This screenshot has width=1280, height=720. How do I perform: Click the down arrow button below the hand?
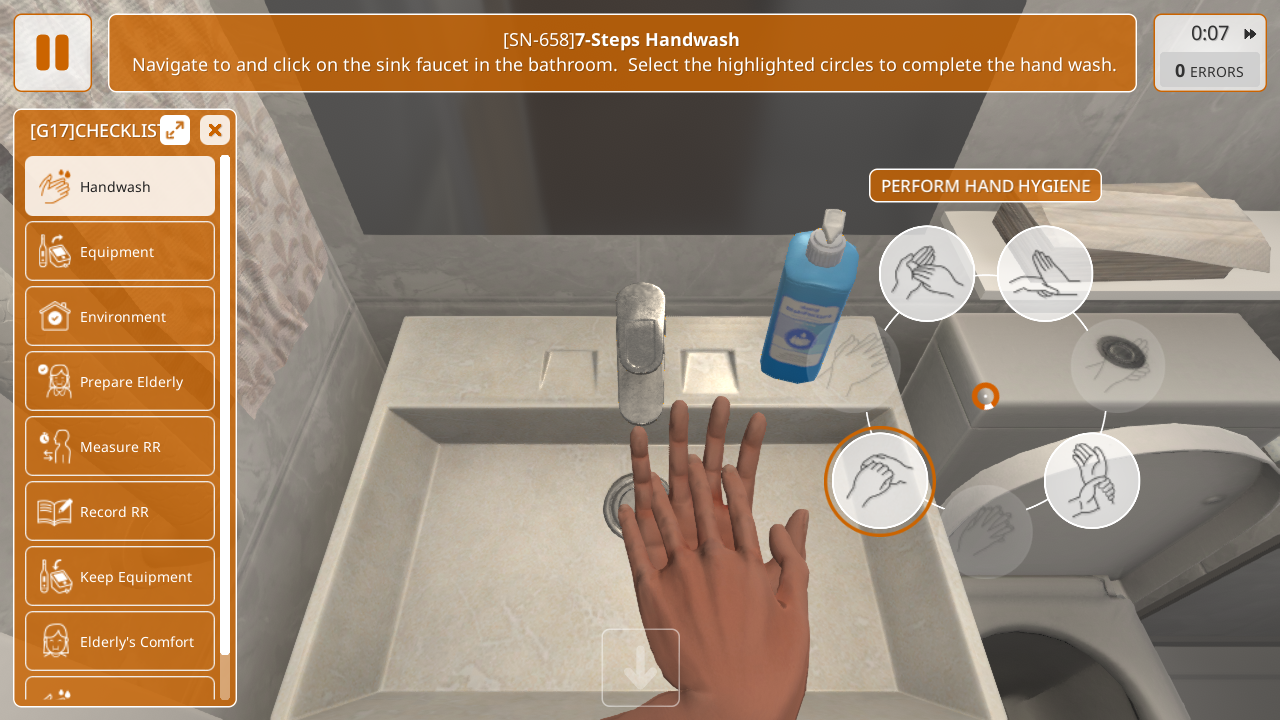tap(641, 668)
